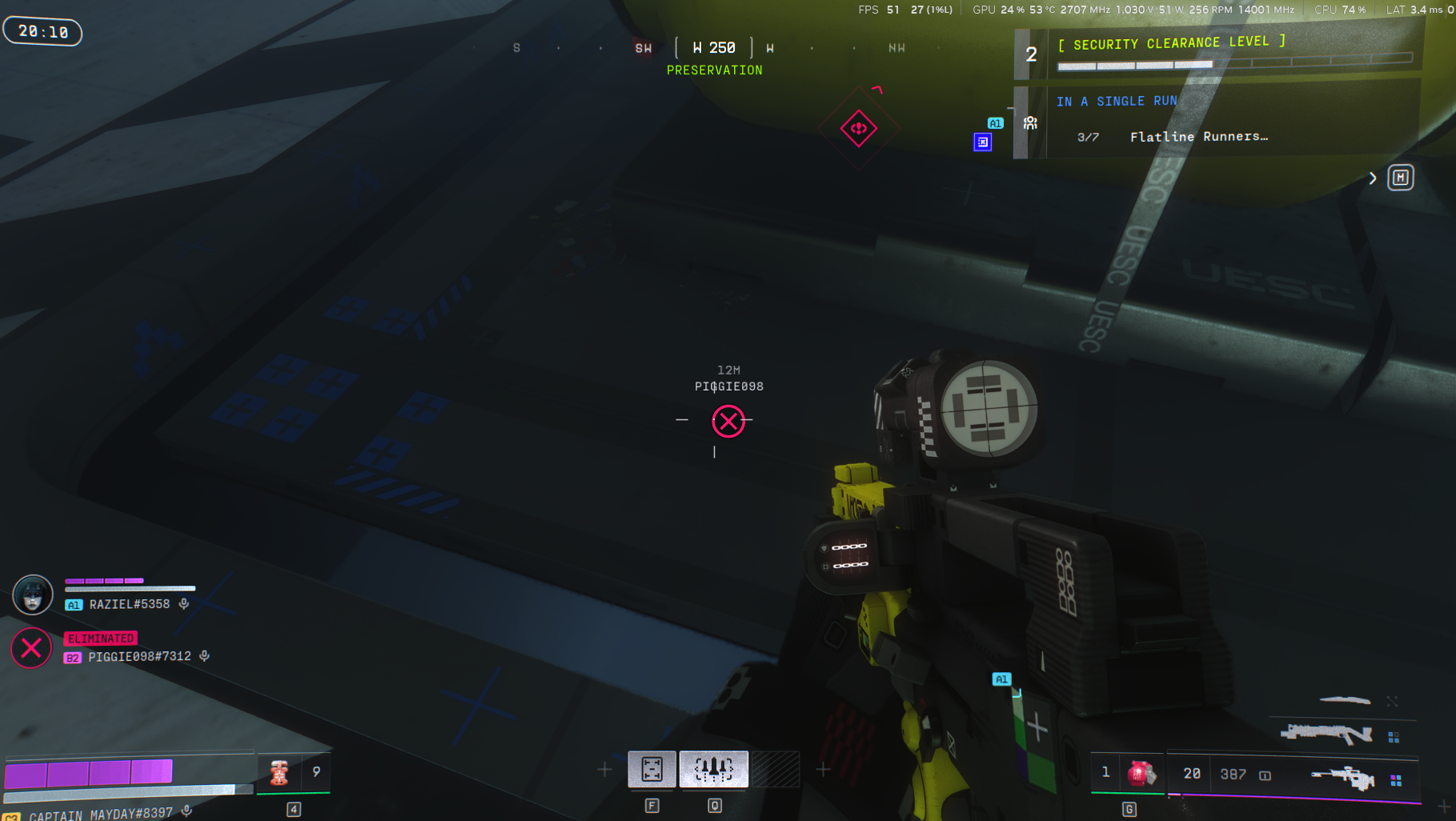Screen dimensions: 1456x821
Task: Expand the objectives panel arrow
Action: pyautogui.click(x=1373, y=178)
